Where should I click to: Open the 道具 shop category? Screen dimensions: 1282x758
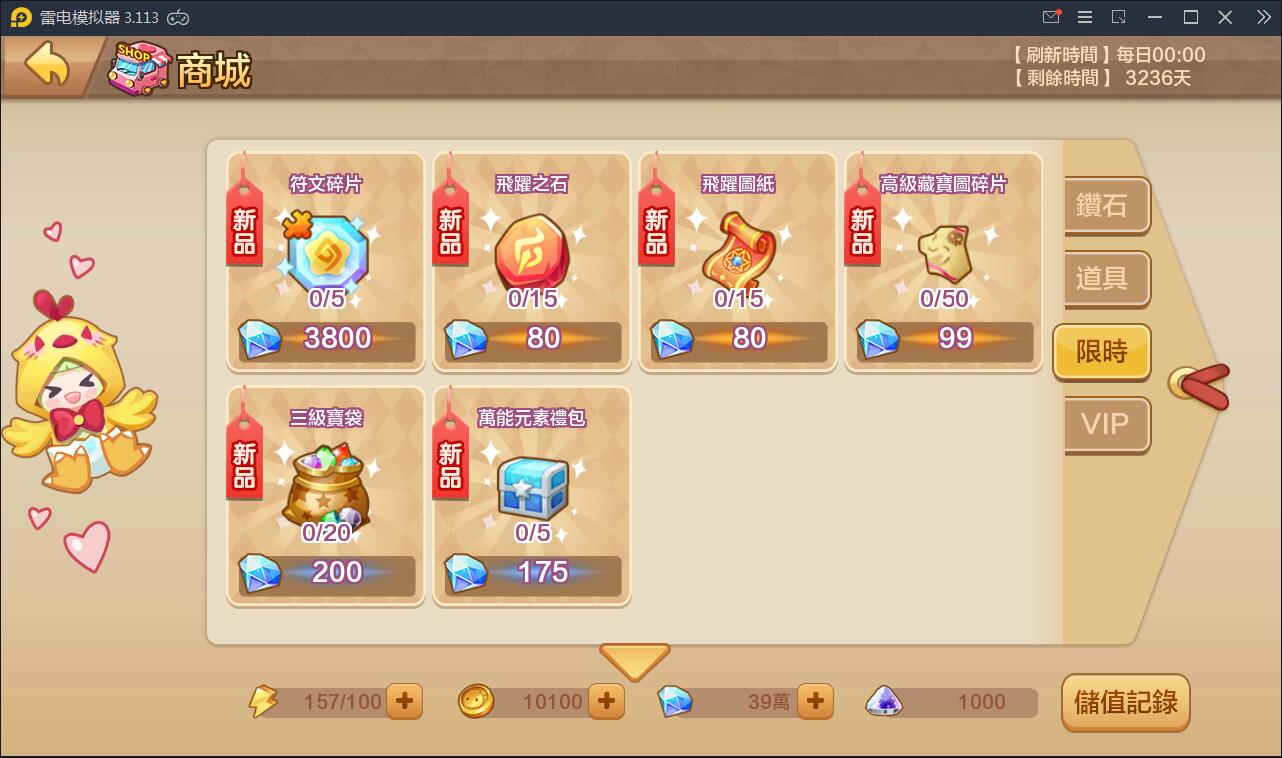pyautogui.click(x=1104, y=280)
